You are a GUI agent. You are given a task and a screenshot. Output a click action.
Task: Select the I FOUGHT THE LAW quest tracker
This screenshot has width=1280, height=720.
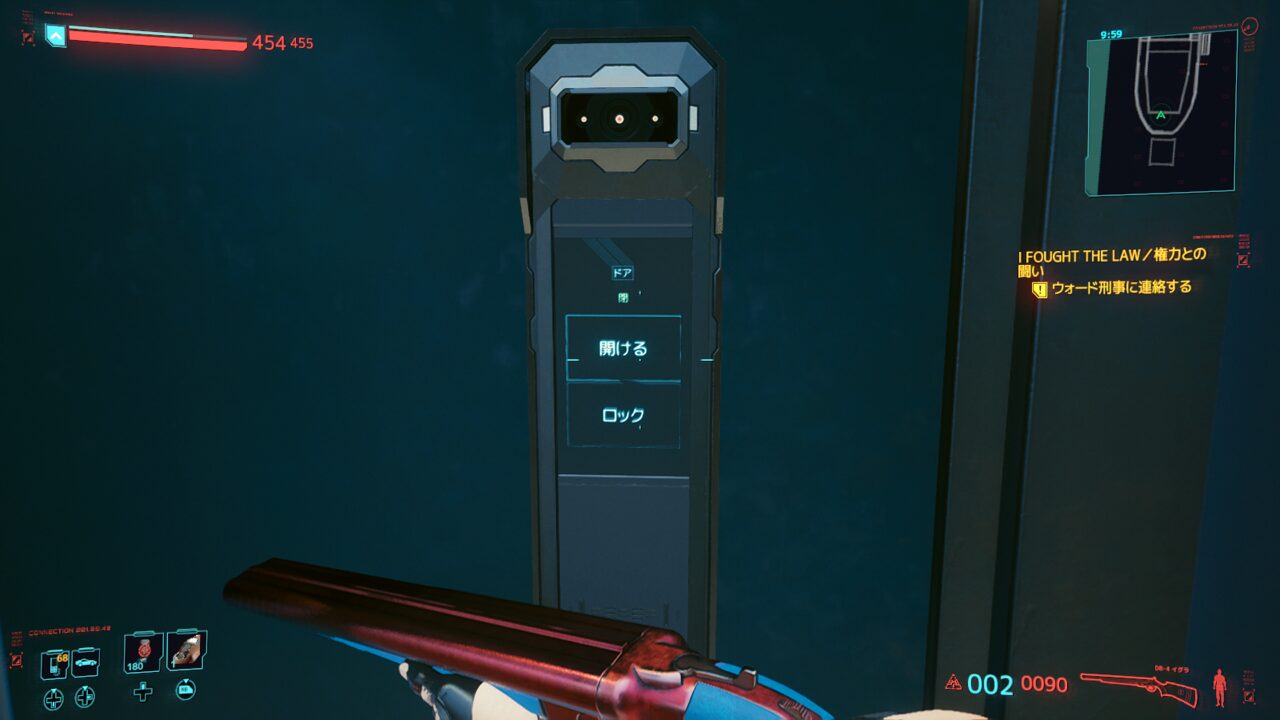click(1112, 262)
